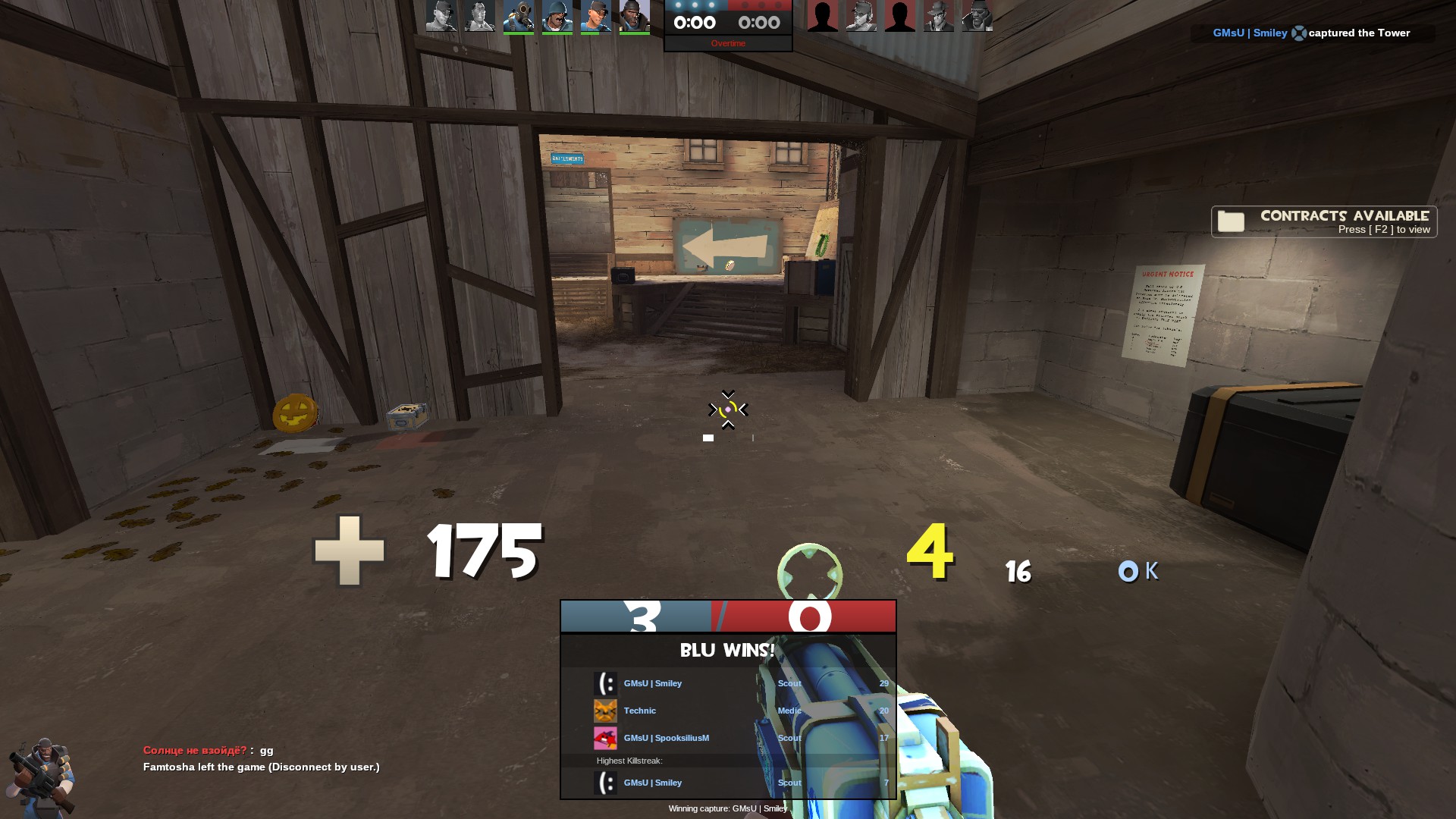
Task: Open the Contracts Available notification
Action: 1323,222
